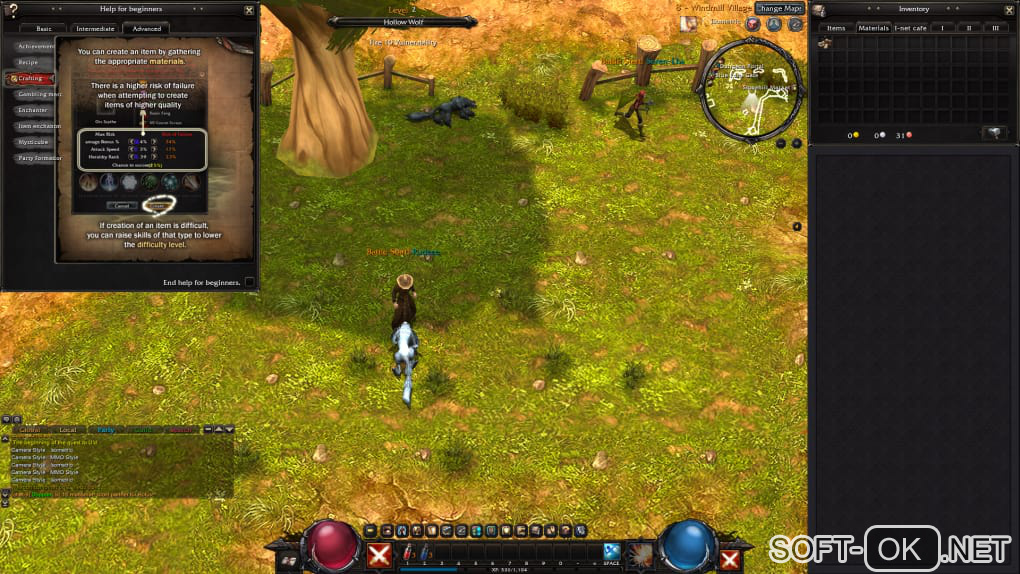Open the Intermediate help tab
The width and height of the screenshot is (1020, 574).
coord(96,29)
